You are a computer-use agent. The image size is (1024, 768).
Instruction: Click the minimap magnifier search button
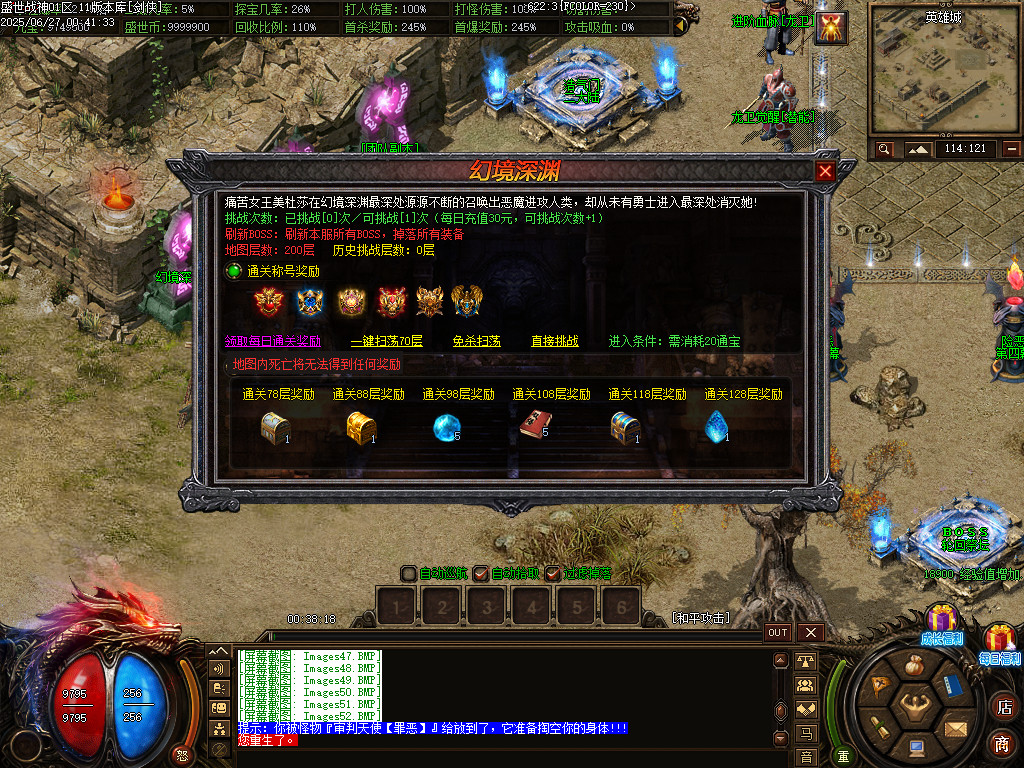pyautogui.click(x=884, y=149)
